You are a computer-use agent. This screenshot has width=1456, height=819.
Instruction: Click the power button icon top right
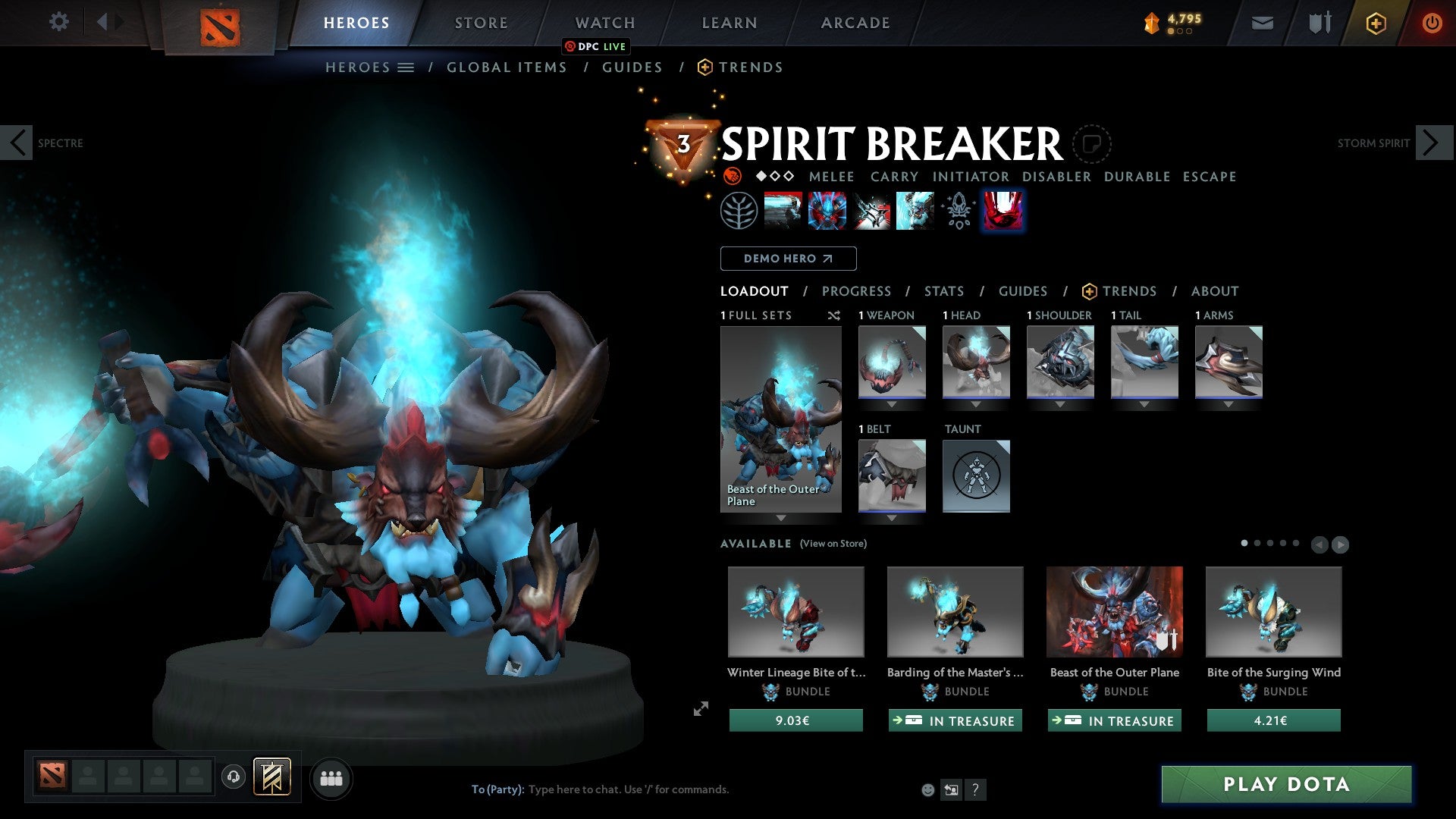coord(1432,23)
